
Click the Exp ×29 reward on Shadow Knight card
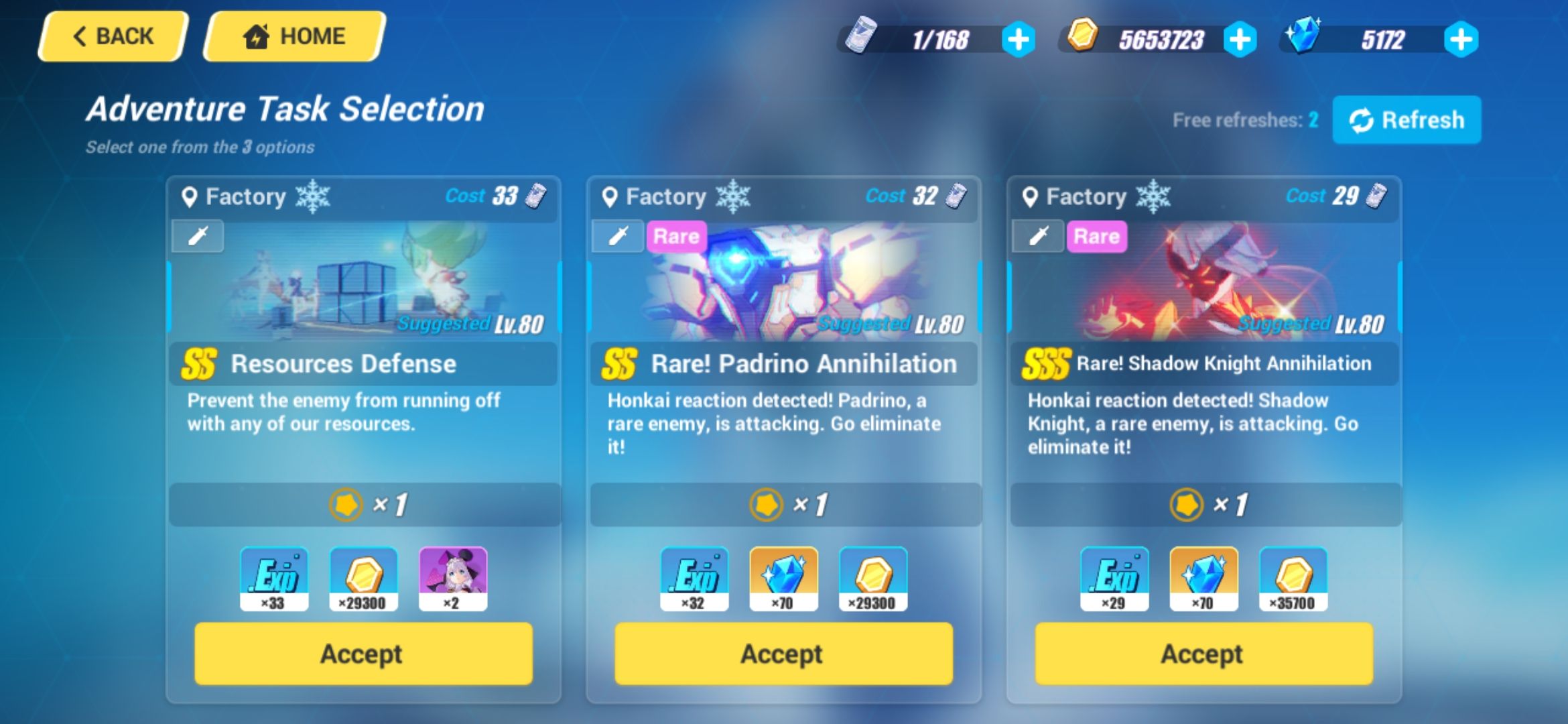click(x=1114, y=579)
